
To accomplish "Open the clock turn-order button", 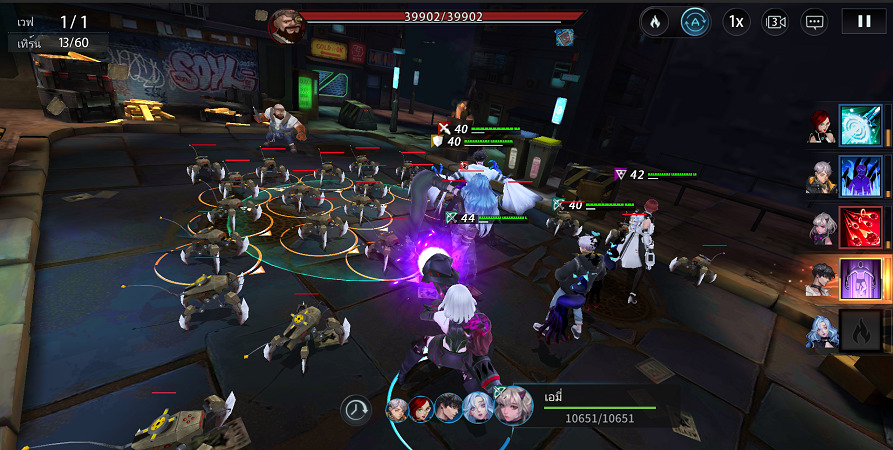I will pos(355,409).
